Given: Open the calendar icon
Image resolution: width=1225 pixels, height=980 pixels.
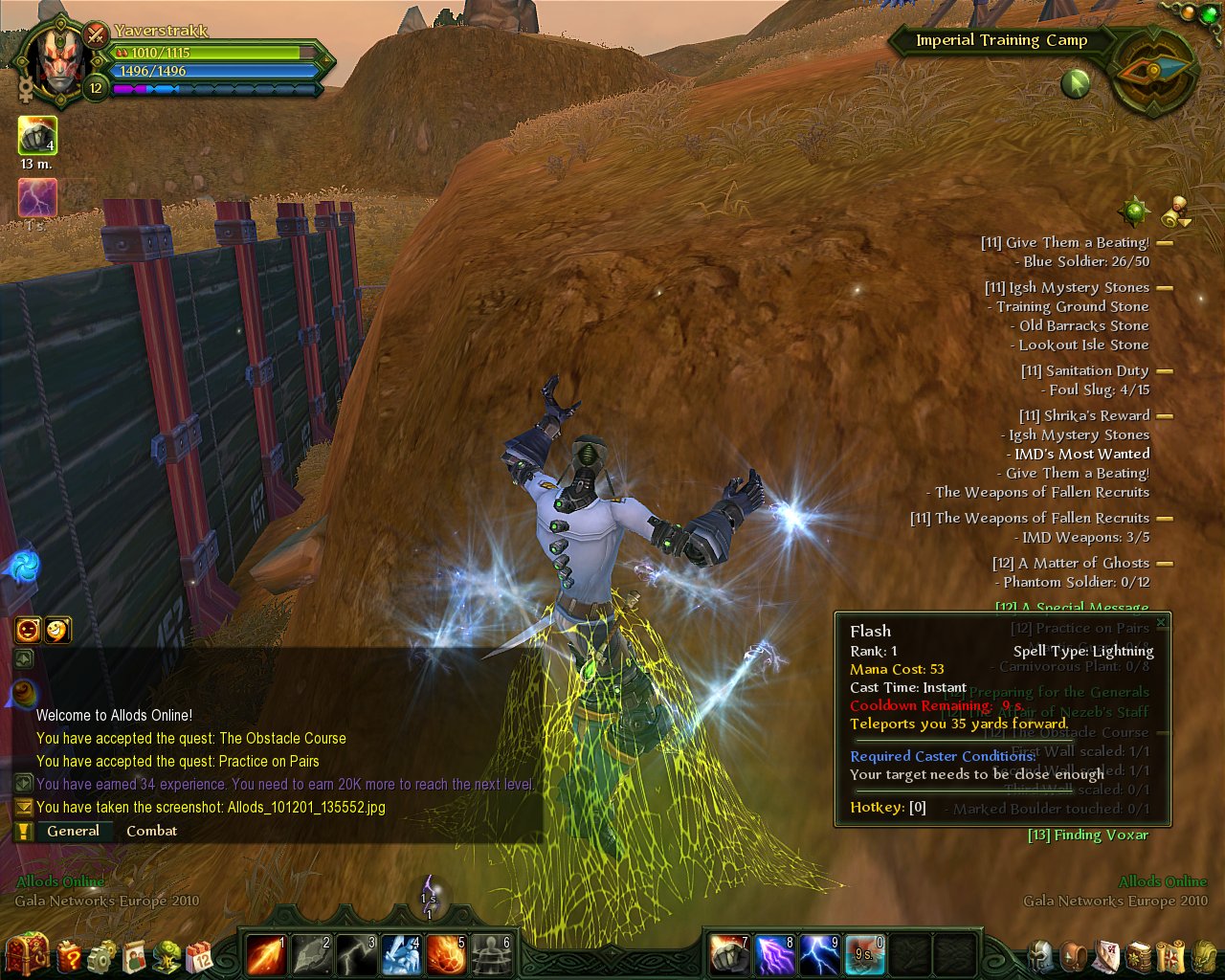Looking at the screenshot, I should click(x=200, y=955).
